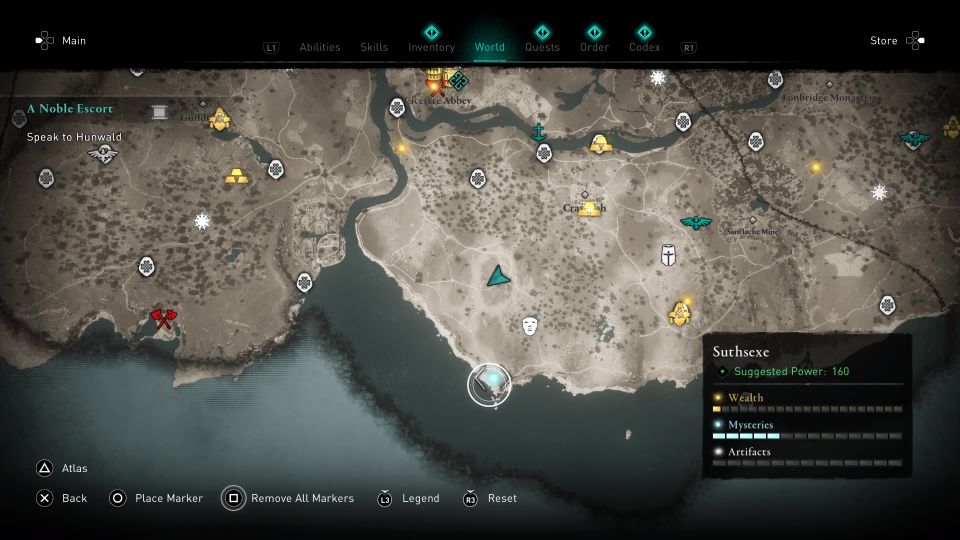Select the teal anchor harbor marker

(x=538, y=132)
